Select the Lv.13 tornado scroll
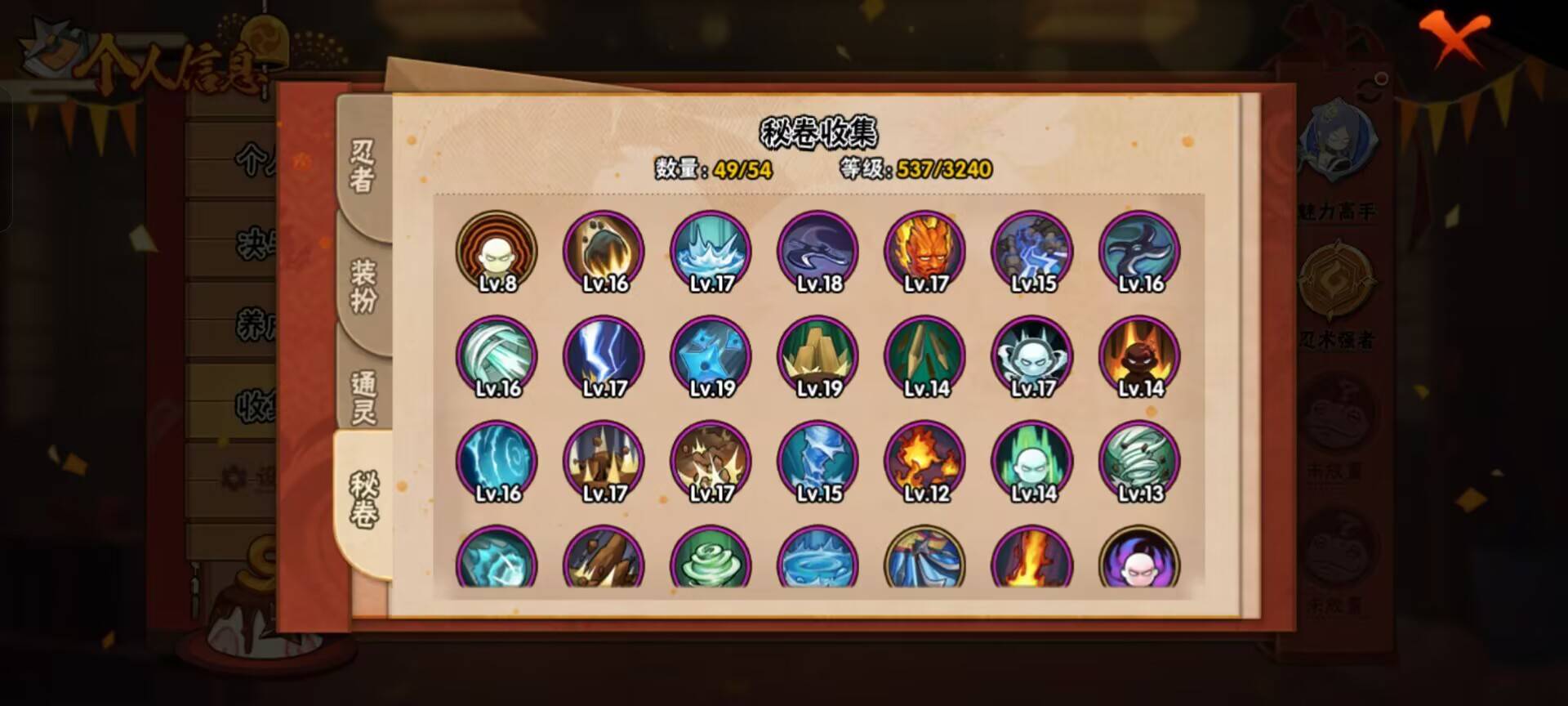This screenshot has width=1568, height=706. point(1139,462)
